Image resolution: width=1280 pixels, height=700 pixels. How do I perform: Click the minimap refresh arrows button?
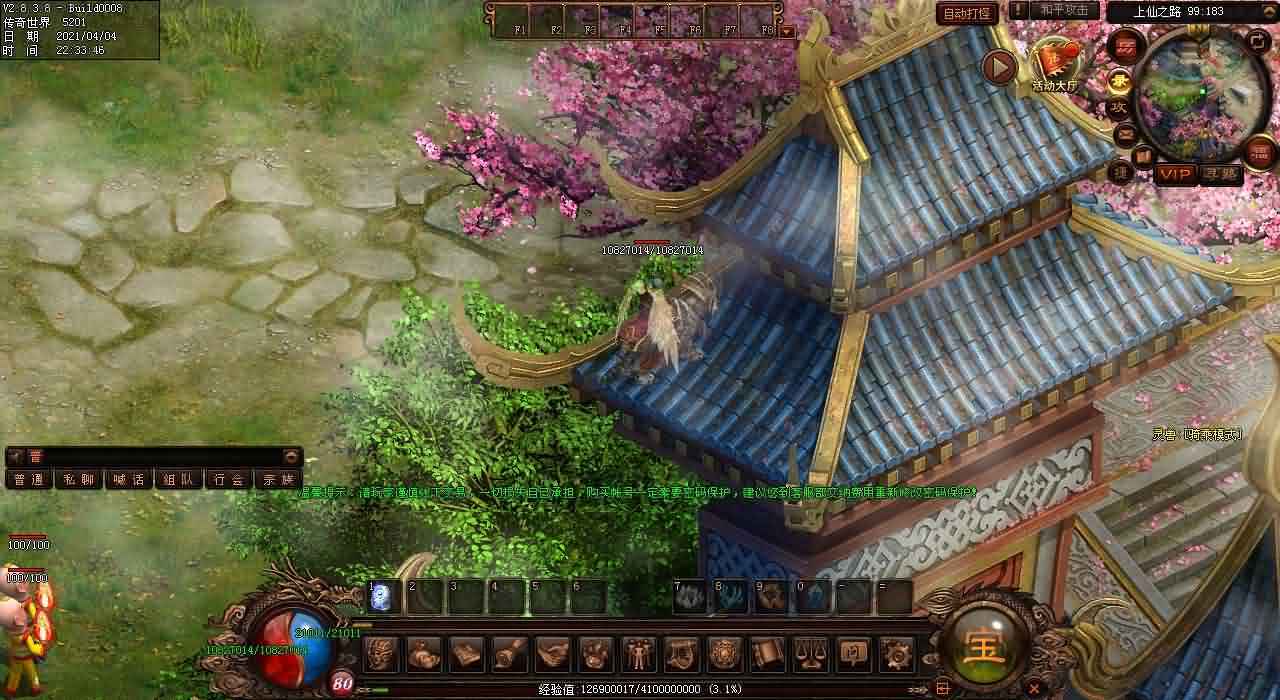tap(1259, 40)
